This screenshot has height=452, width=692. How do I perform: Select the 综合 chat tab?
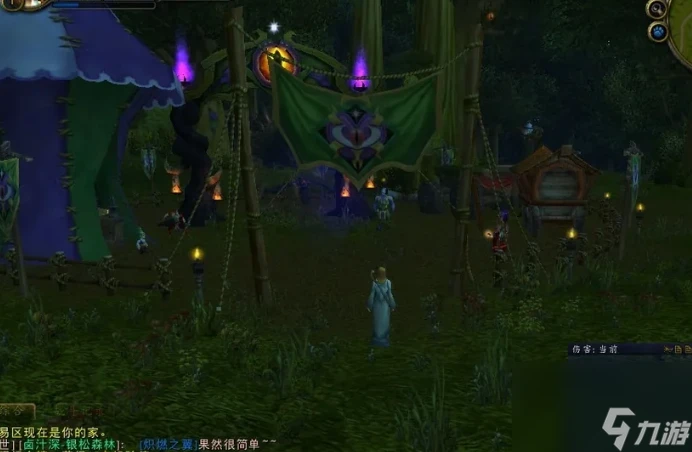(16, 410)
